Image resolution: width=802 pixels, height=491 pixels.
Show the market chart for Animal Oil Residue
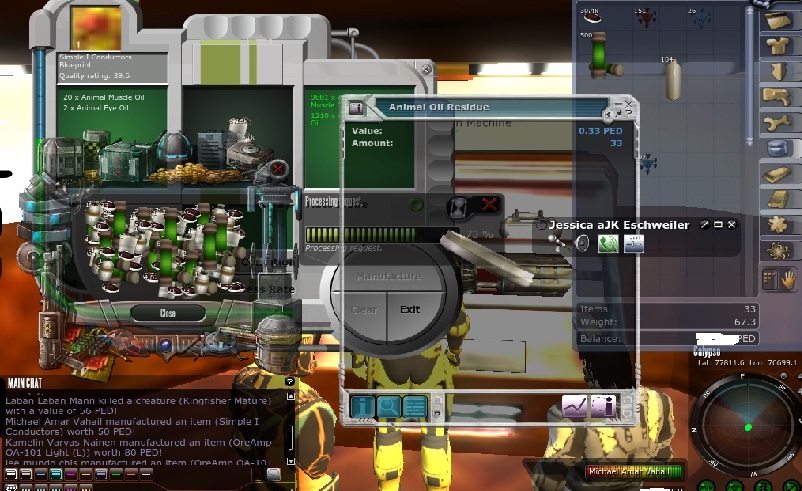(574, 406)
